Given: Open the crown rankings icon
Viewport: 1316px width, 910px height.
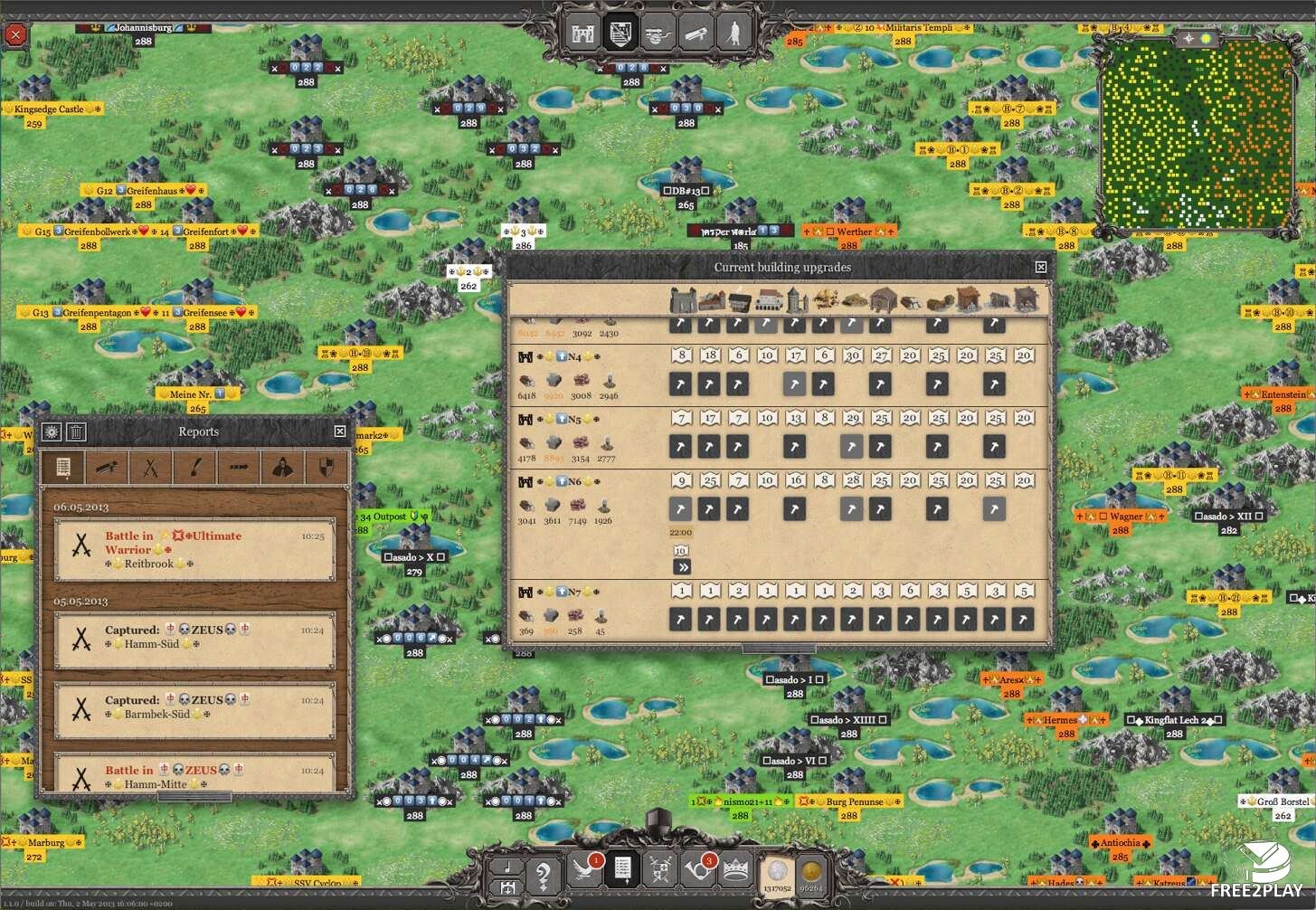Looking at the screenshot, I should coord(735,870).
